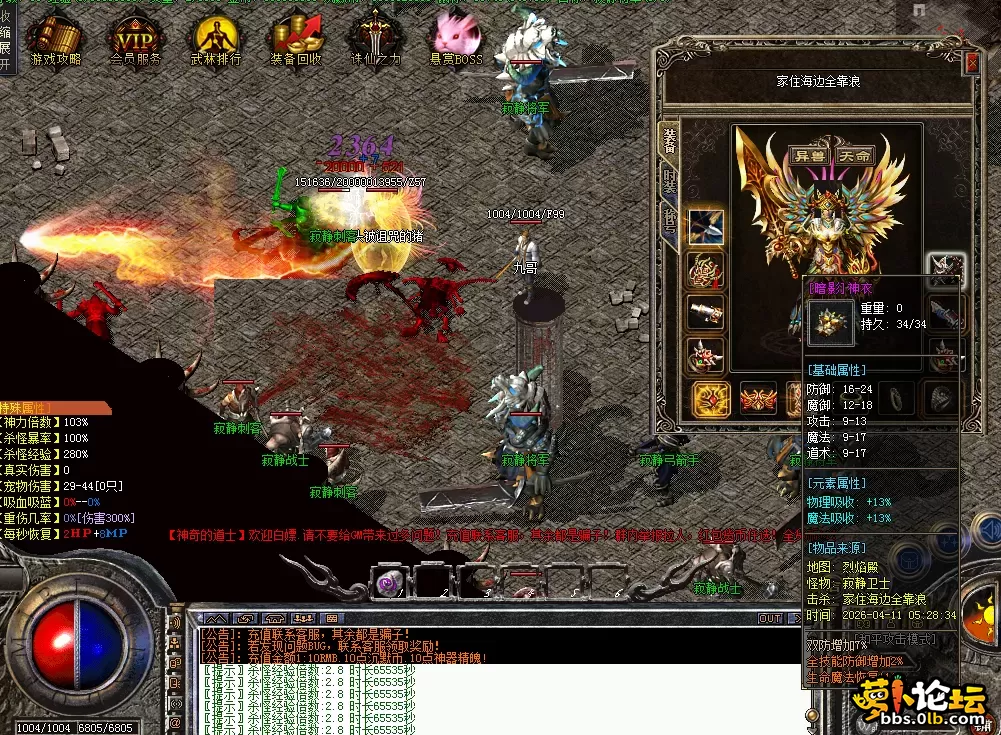Viewport: 1001px width, 735px height.
Task: Toggle the 收缩展开 collapse panel
Action: coord(6,40)
